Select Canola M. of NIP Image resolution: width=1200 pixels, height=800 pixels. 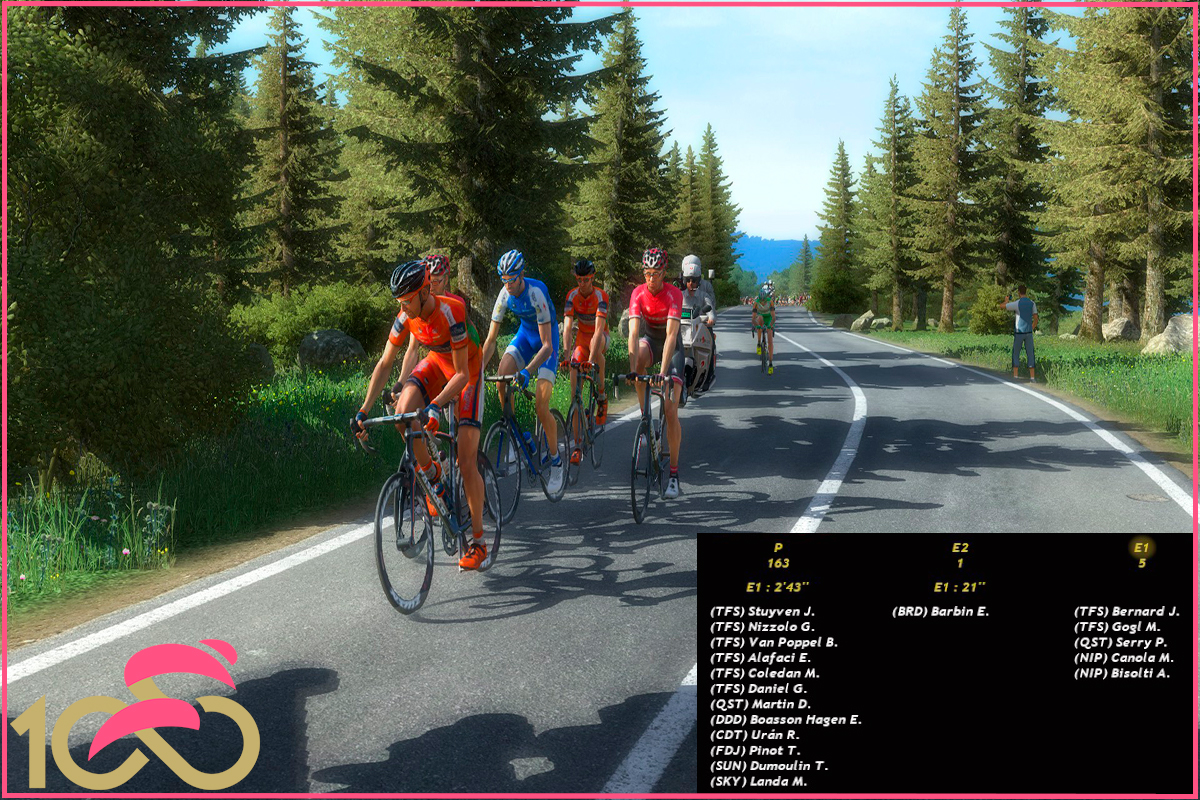[1124, 658]
